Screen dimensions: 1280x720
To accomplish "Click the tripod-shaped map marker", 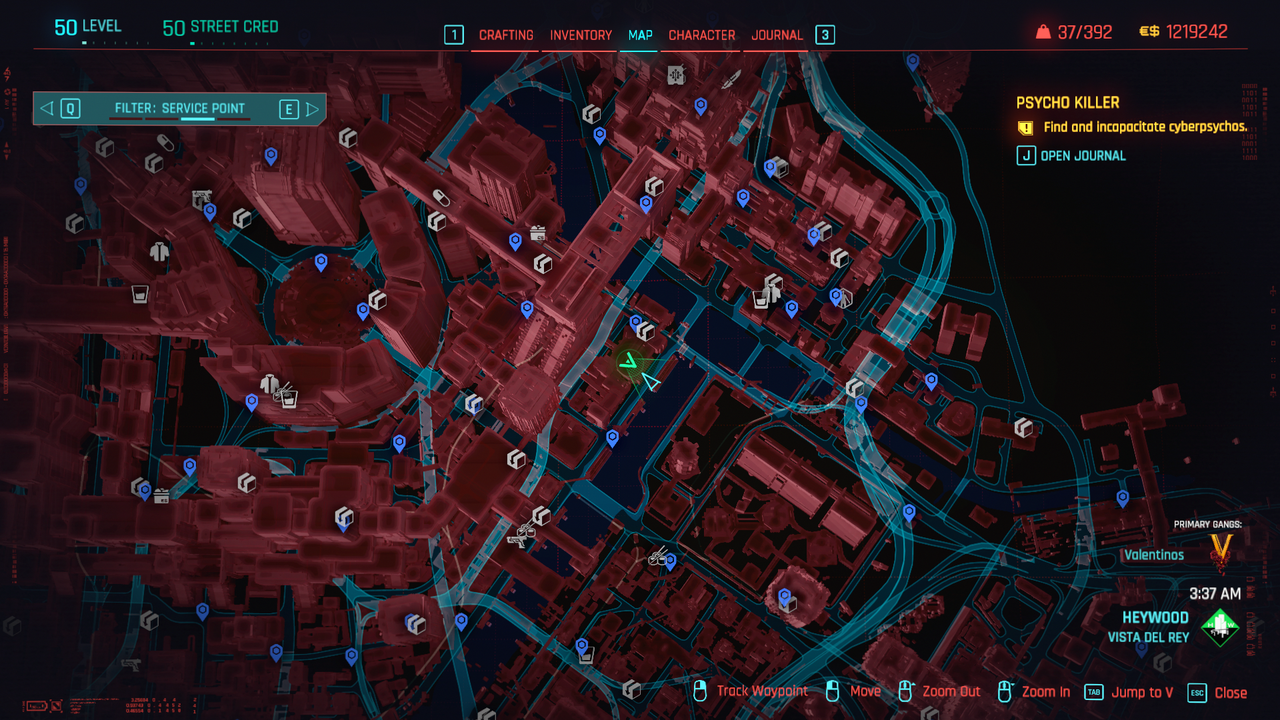I will tap(845, 297).
